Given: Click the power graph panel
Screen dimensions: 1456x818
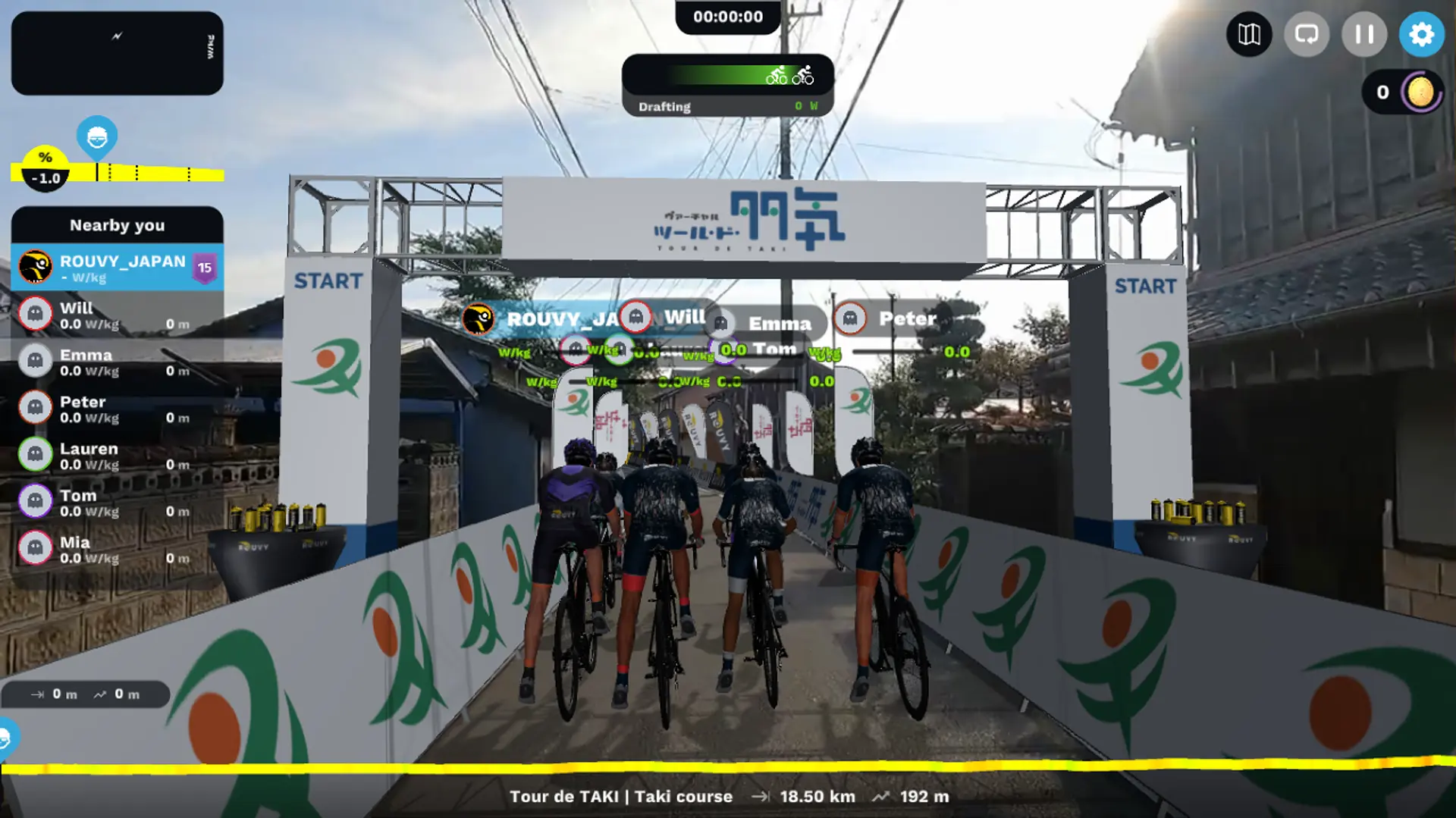Looking at the screenshot, I should point(117,53).
